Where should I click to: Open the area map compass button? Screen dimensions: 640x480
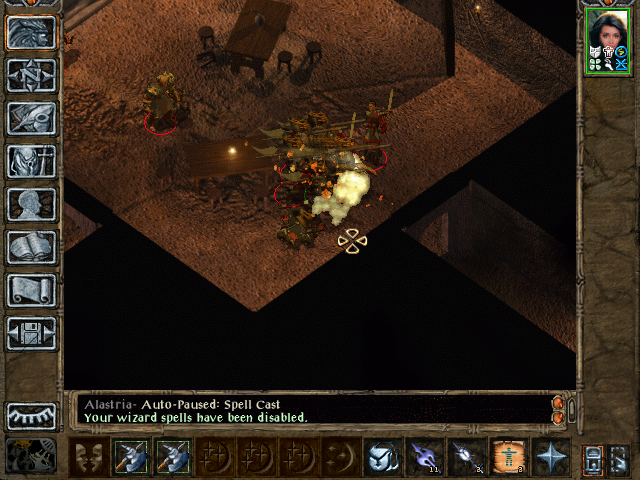31,76
